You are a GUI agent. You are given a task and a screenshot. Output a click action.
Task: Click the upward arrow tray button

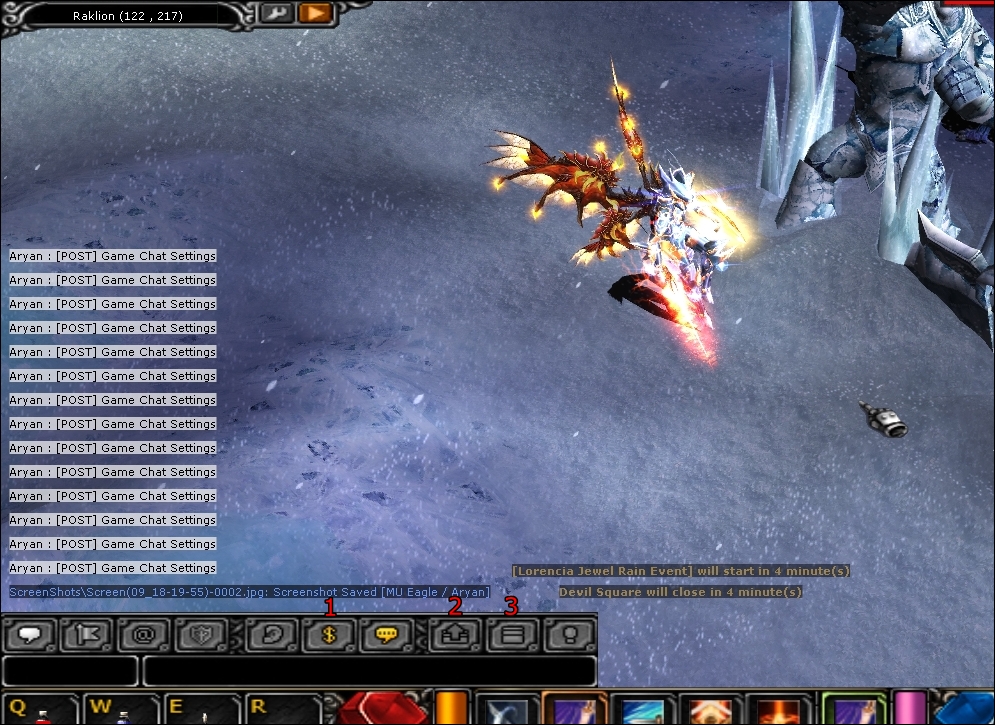pyautogui.click(x=454, y=635)
